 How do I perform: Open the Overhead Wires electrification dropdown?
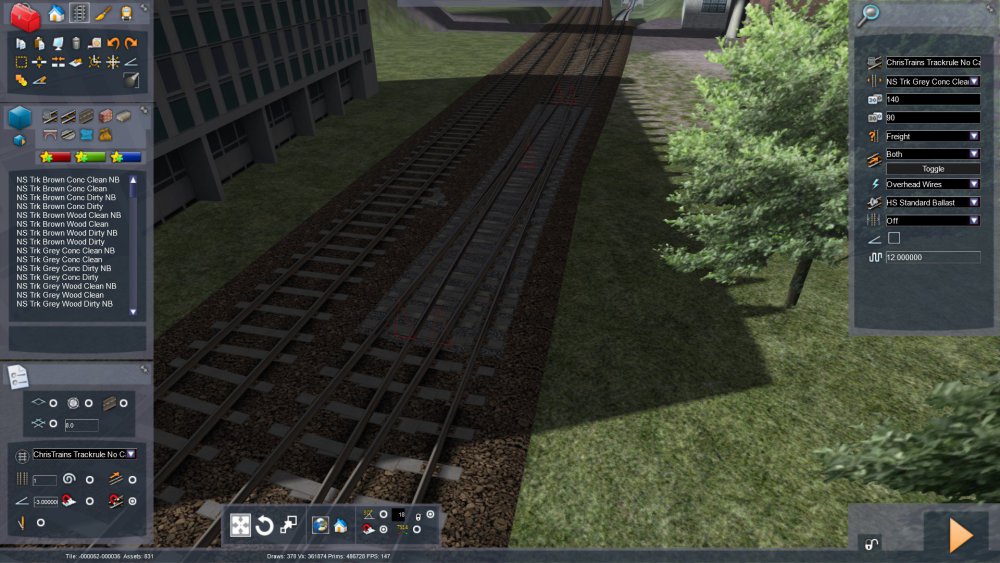(x=932, y=184)
